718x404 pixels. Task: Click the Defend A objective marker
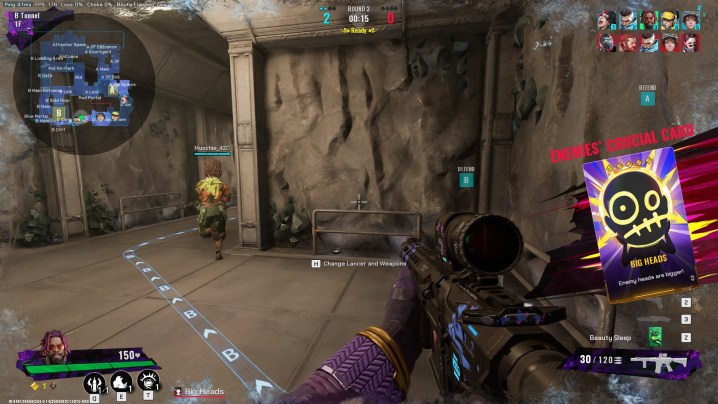tap(648, 97)
